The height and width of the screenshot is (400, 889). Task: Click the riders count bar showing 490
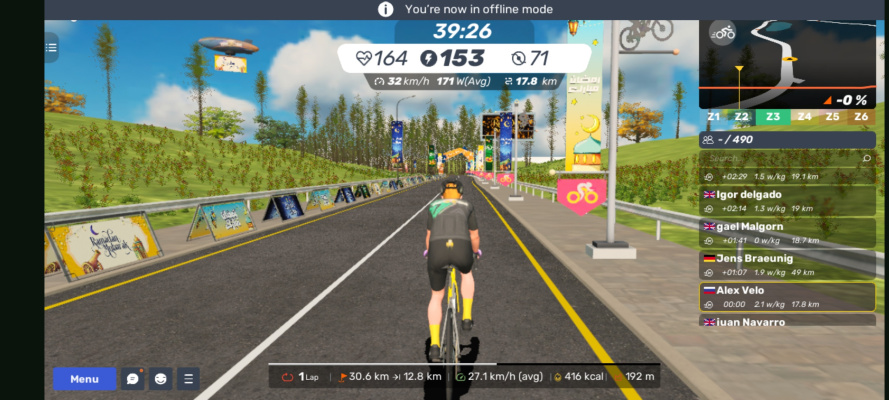pyautogui.click(x=786, y=140)
